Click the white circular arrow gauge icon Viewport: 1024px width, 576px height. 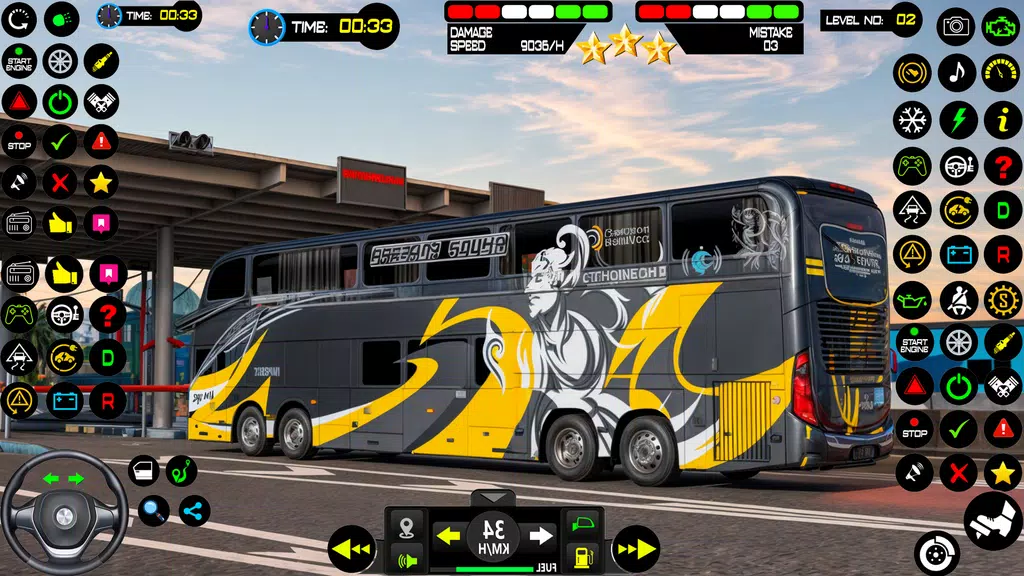click(20, 18)
